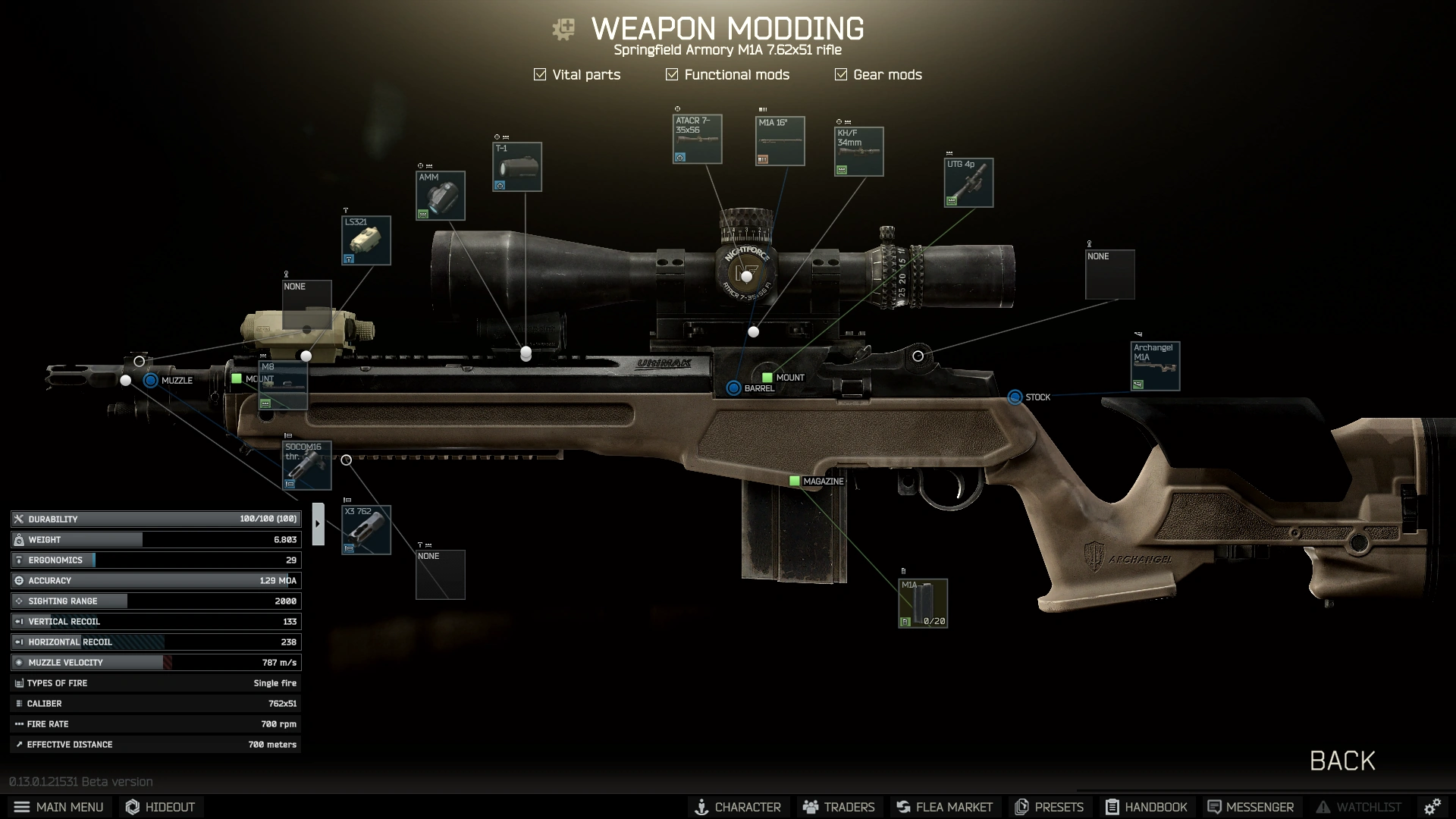The width and height of the screenshot is (1456, 819).
Task: Go back with the BACK button
Action: click(1342, 761)
